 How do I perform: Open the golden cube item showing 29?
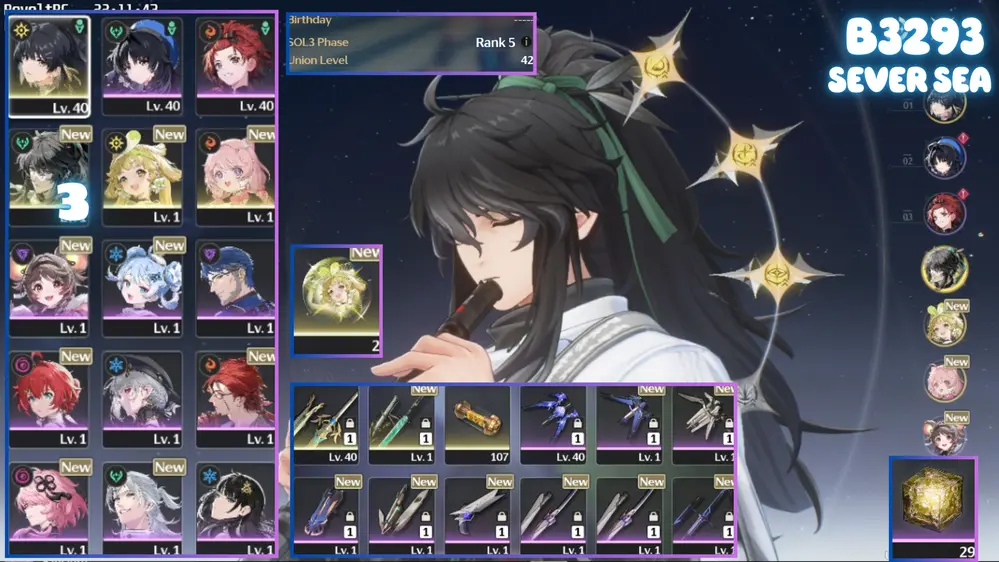[x=933, y=506]
